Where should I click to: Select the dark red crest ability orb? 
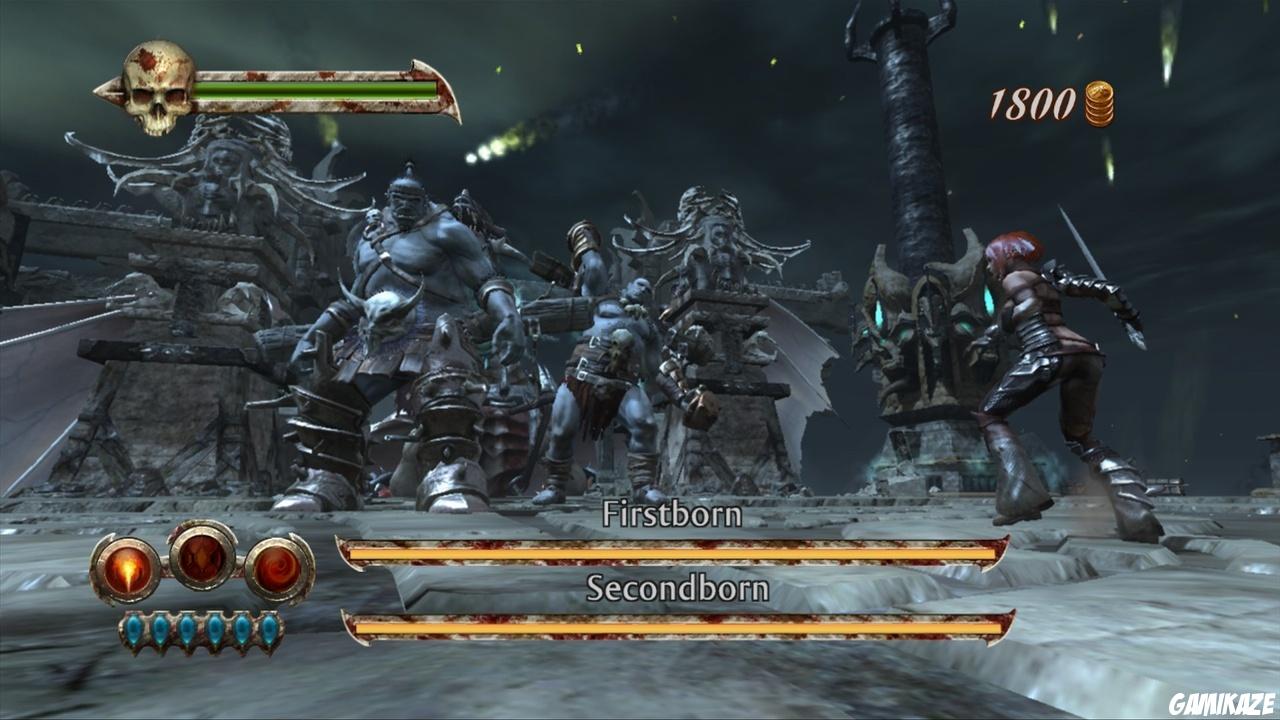(x=203, y=555)
